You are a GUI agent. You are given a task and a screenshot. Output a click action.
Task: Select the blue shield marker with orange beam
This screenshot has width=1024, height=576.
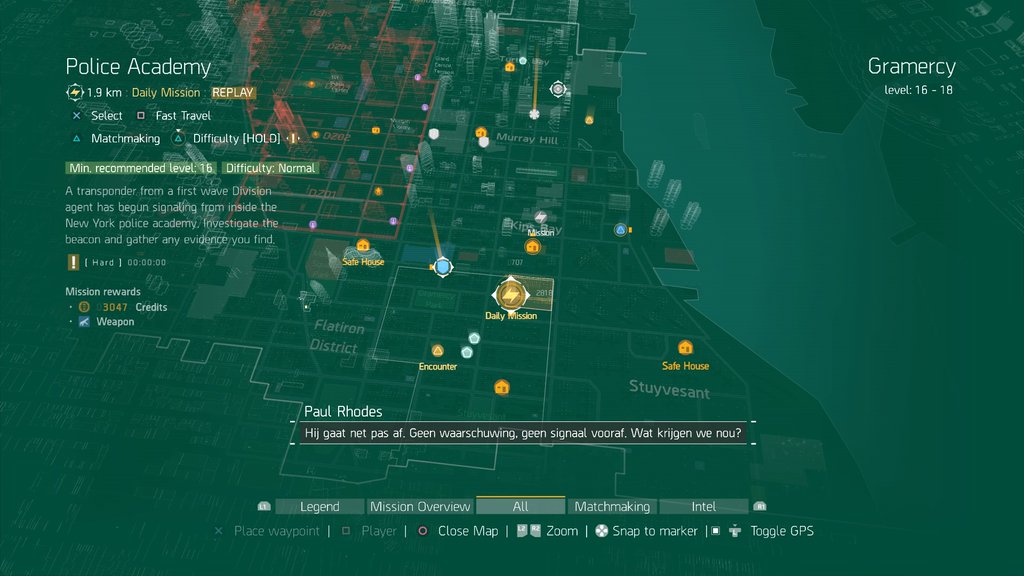(442, 267)
